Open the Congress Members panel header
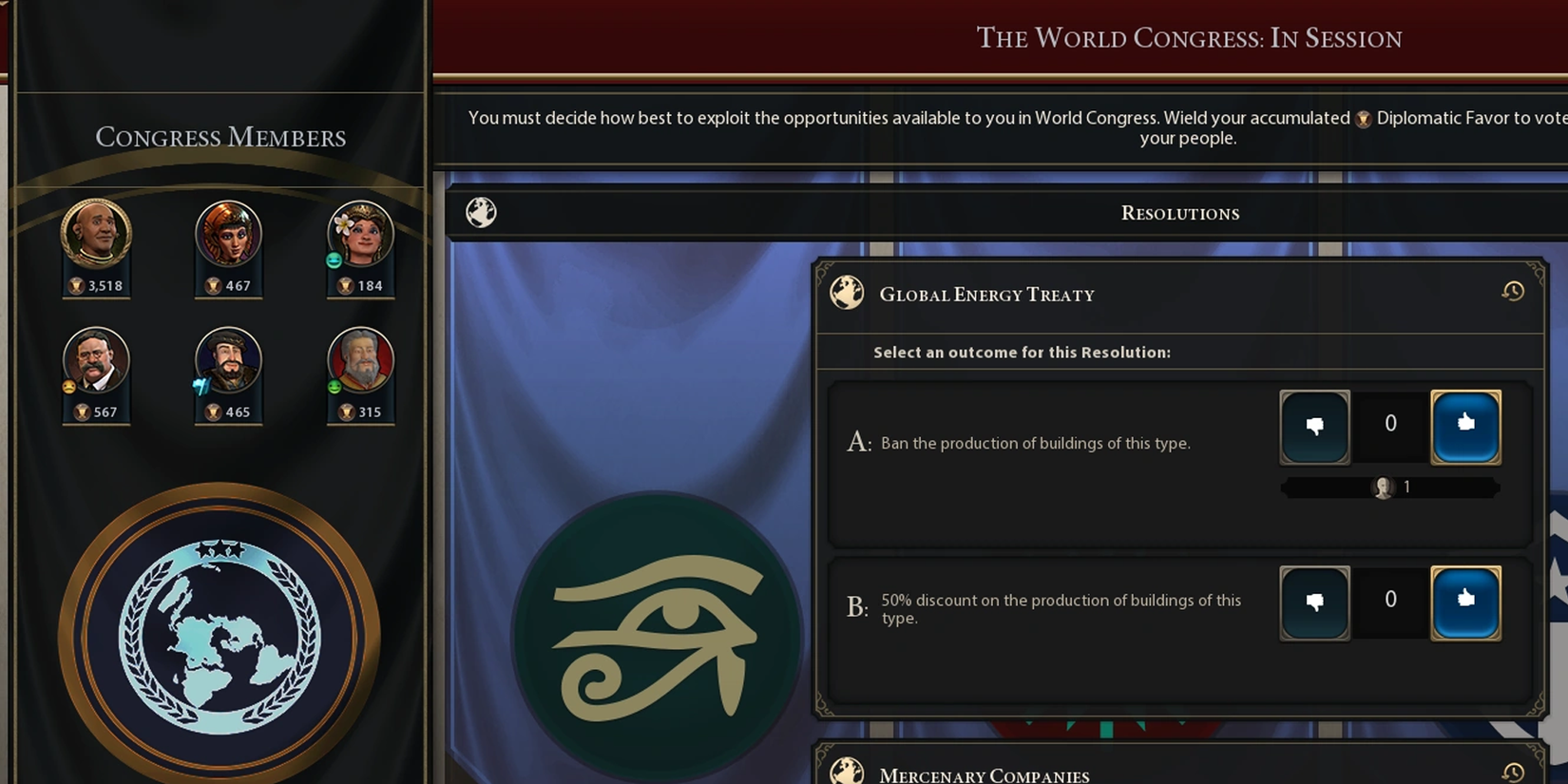Image resolution: width=1568 pixels, height=784 pixels. coord(220,138)
